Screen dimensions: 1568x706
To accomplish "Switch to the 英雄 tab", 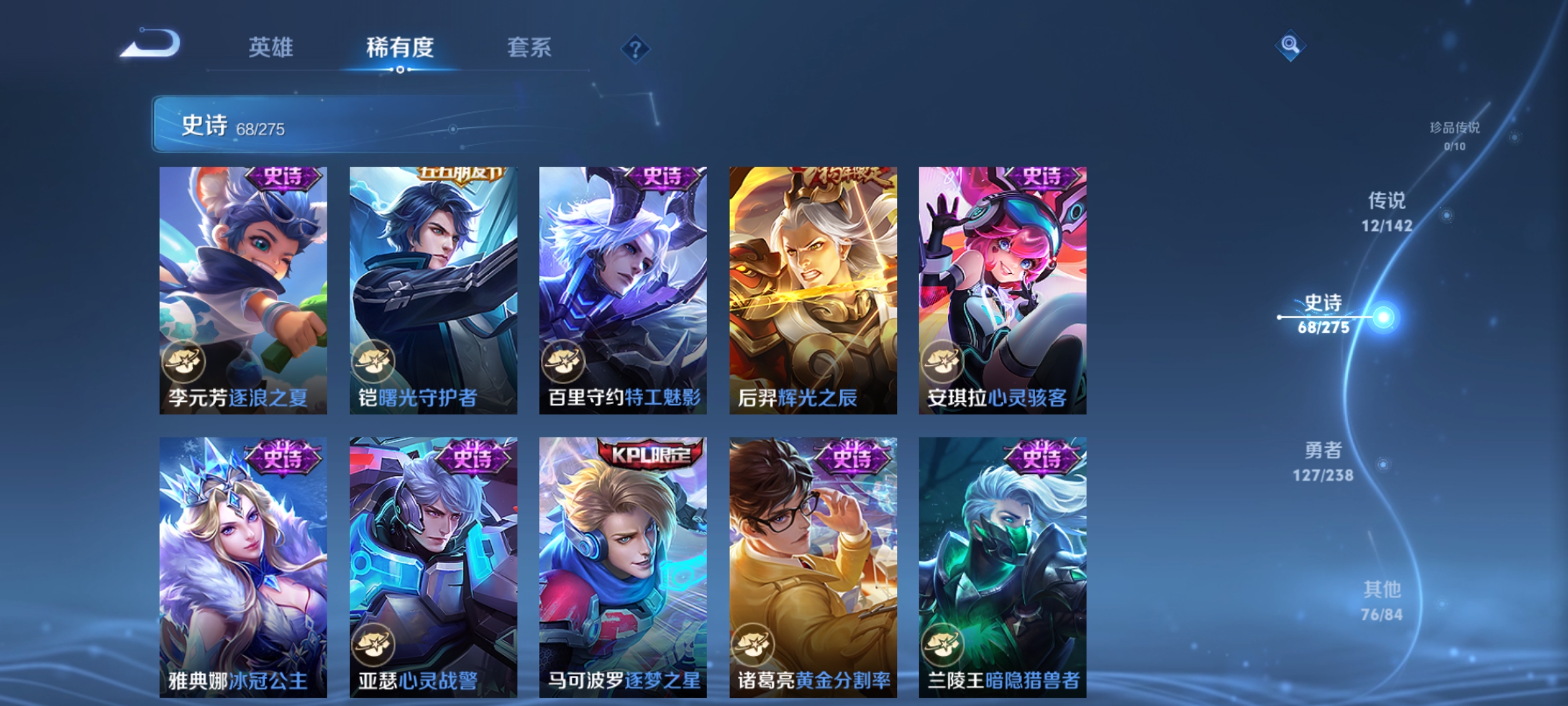I will (271, 47).
